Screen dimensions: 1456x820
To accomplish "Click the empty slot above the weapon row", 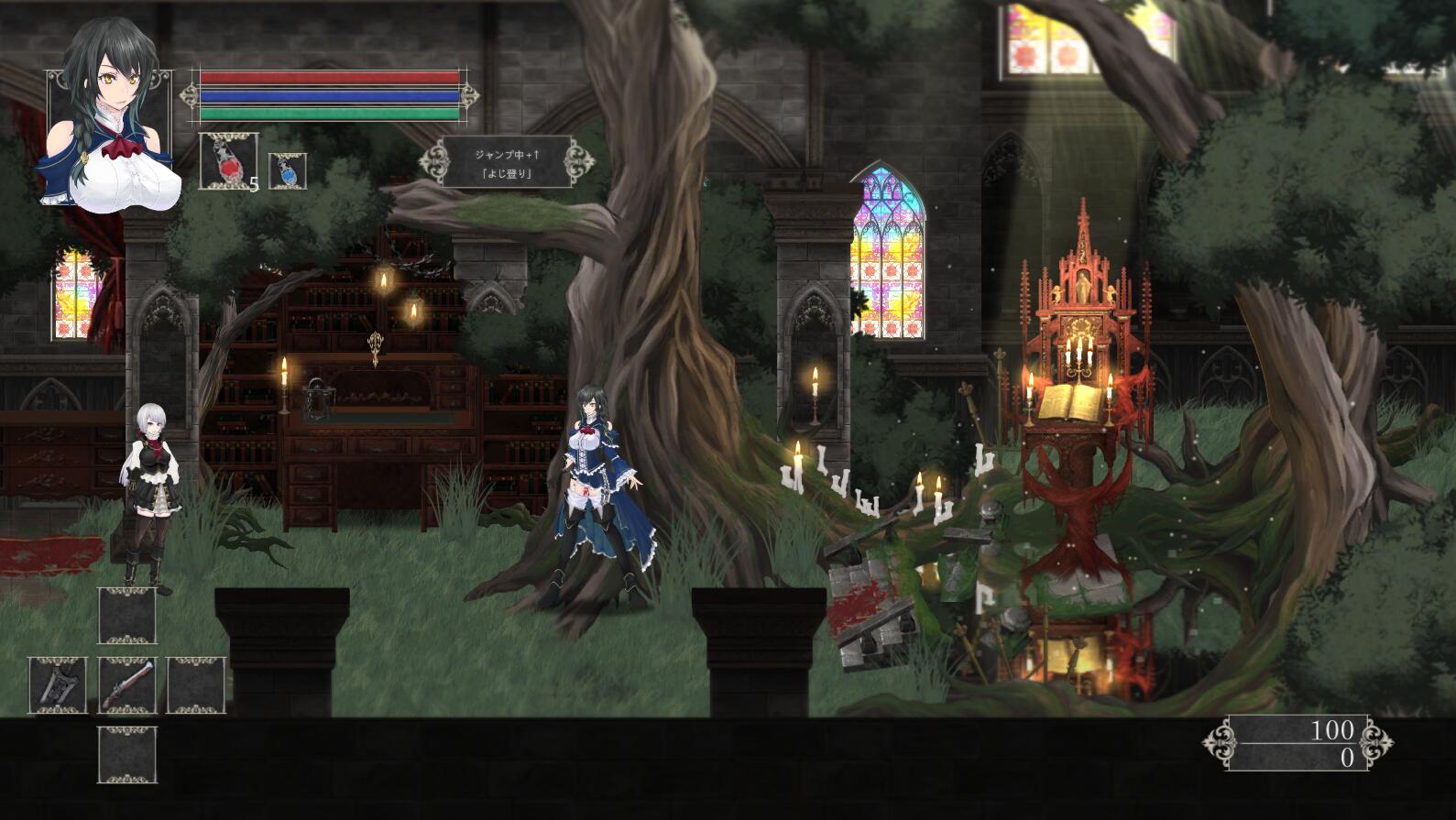I will [128, 617].
